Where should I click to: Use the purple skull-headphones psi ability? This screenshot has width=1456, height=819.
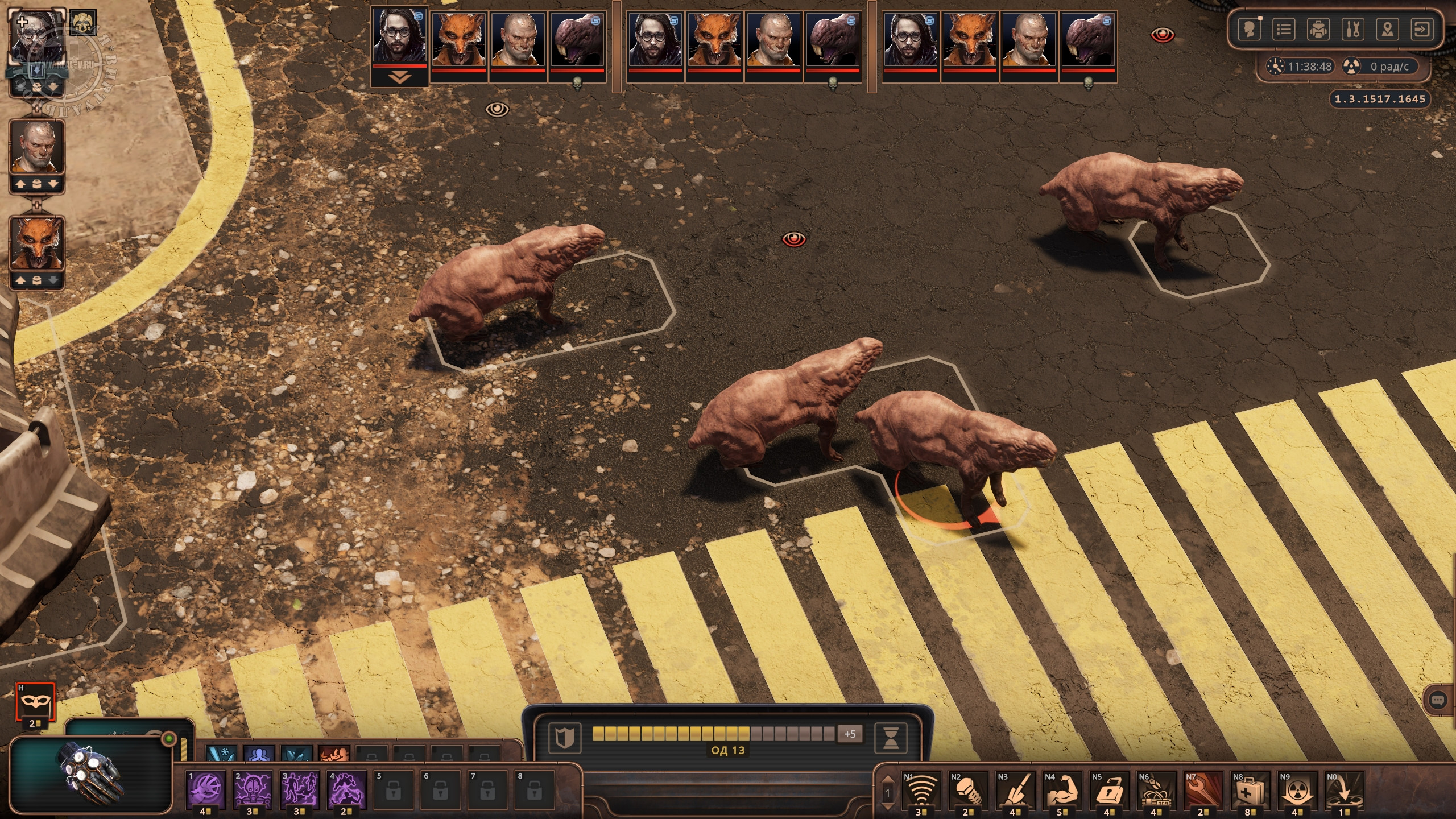[253, 791]
